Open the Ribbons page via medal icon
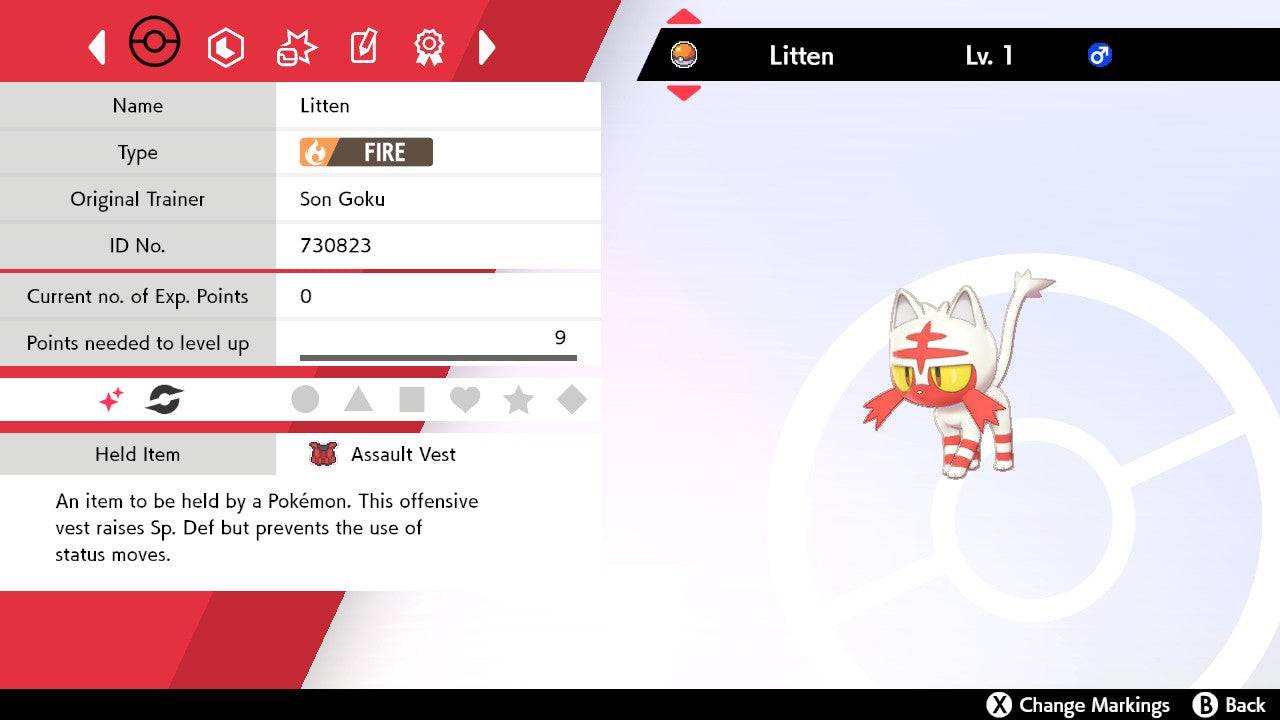The height and width of the screenshot is (720, 1280). [x=428, y=46]
